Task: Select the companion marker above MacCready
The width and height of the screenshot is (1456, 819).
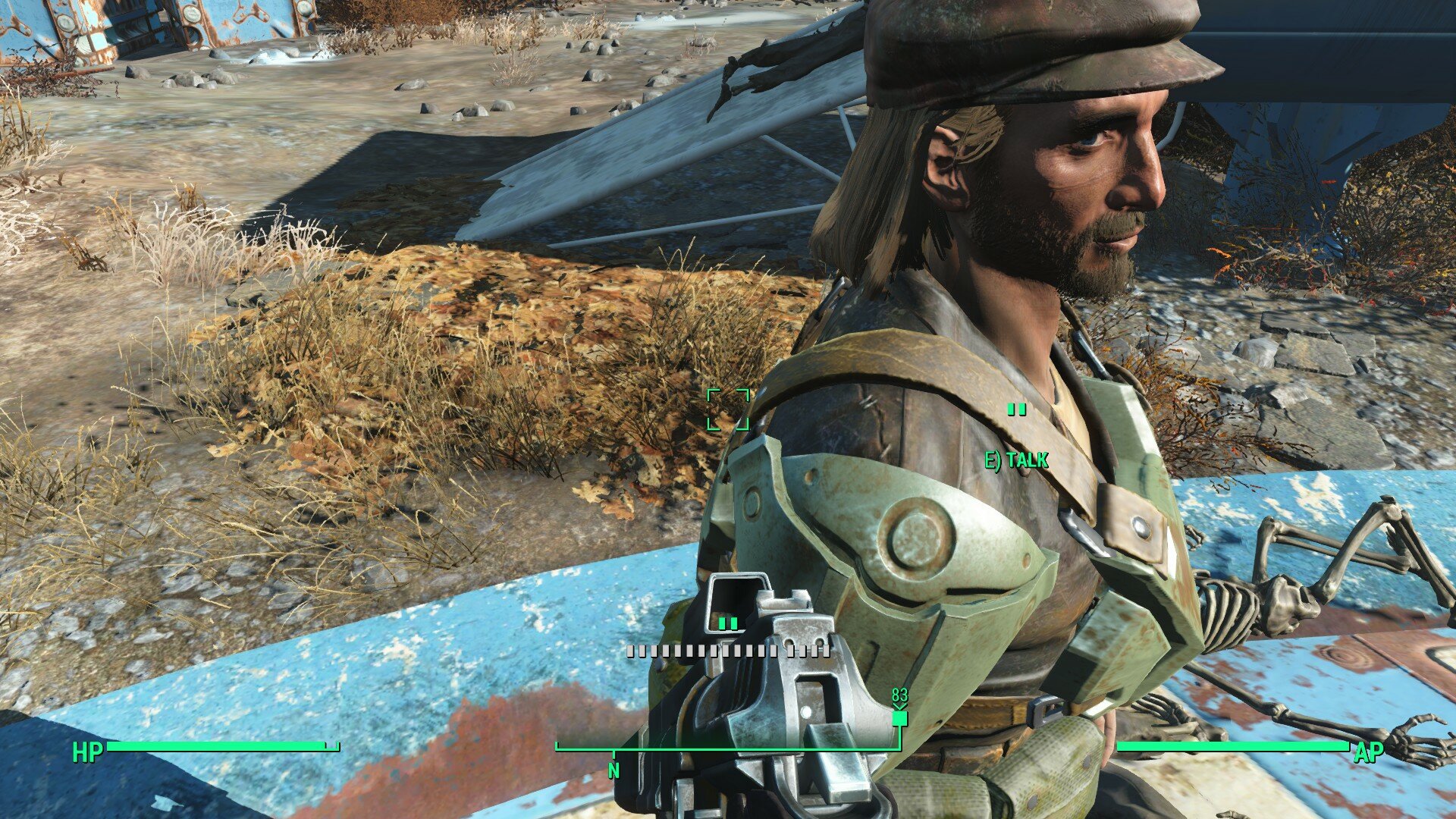Action: click(x=1016, y=409)
